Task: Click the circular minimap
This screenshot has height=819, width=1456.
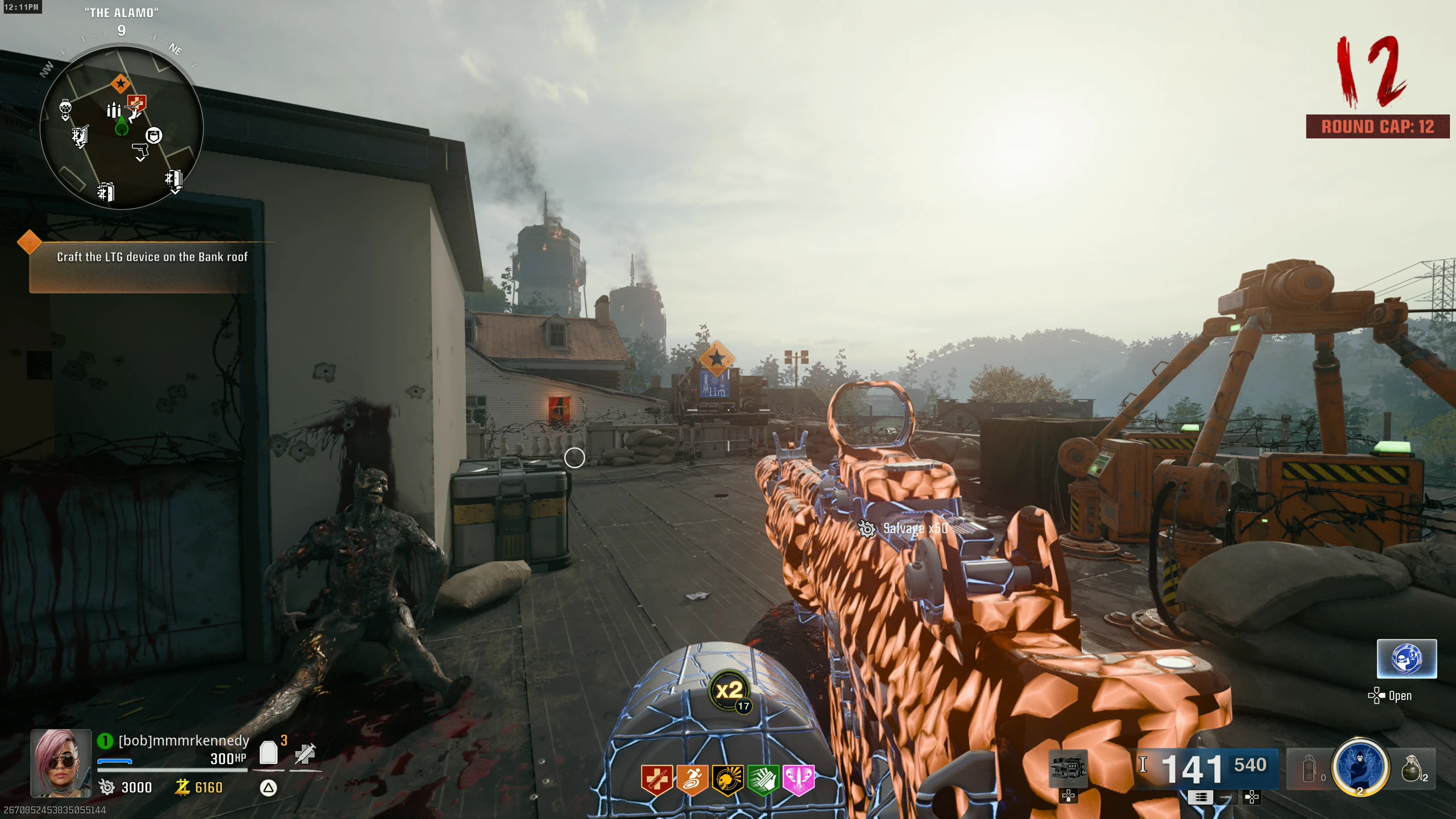Action: (121, 129)
